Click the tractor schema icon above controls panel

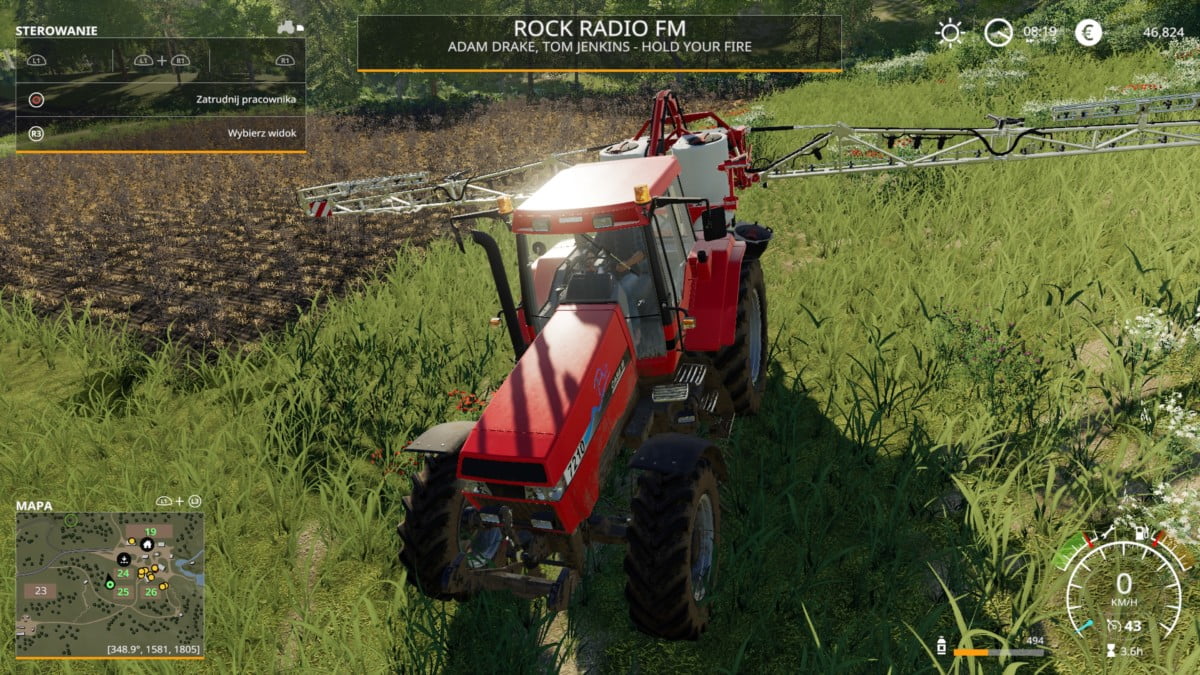(x=289, y=27)
